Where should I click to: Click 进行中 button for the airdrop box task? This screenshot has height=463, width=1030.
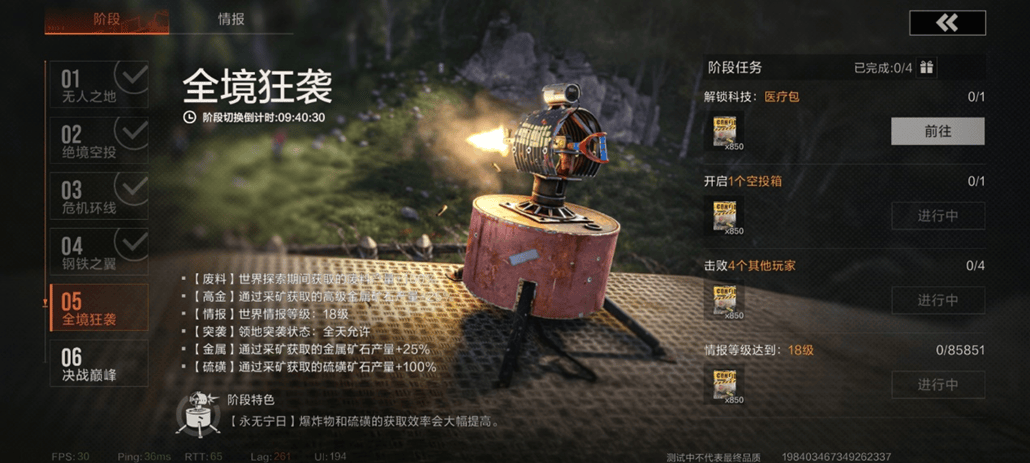937,216
